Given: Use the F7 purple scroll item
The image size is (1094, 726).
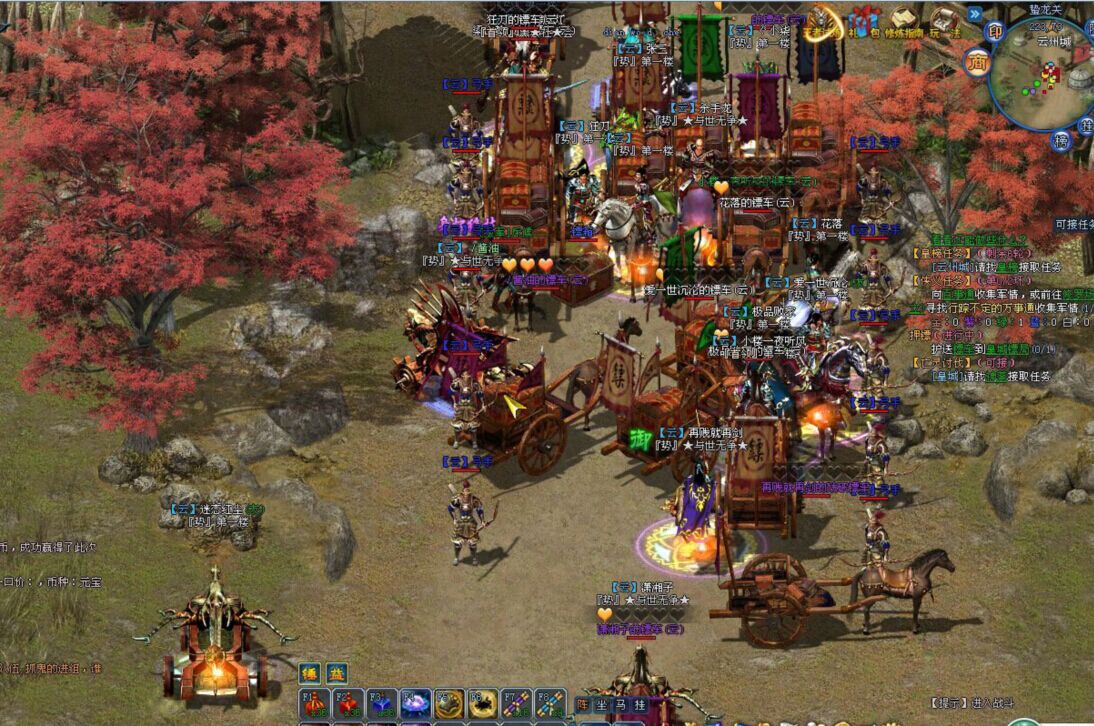Looking at the screenshot, I should (517, 703).
